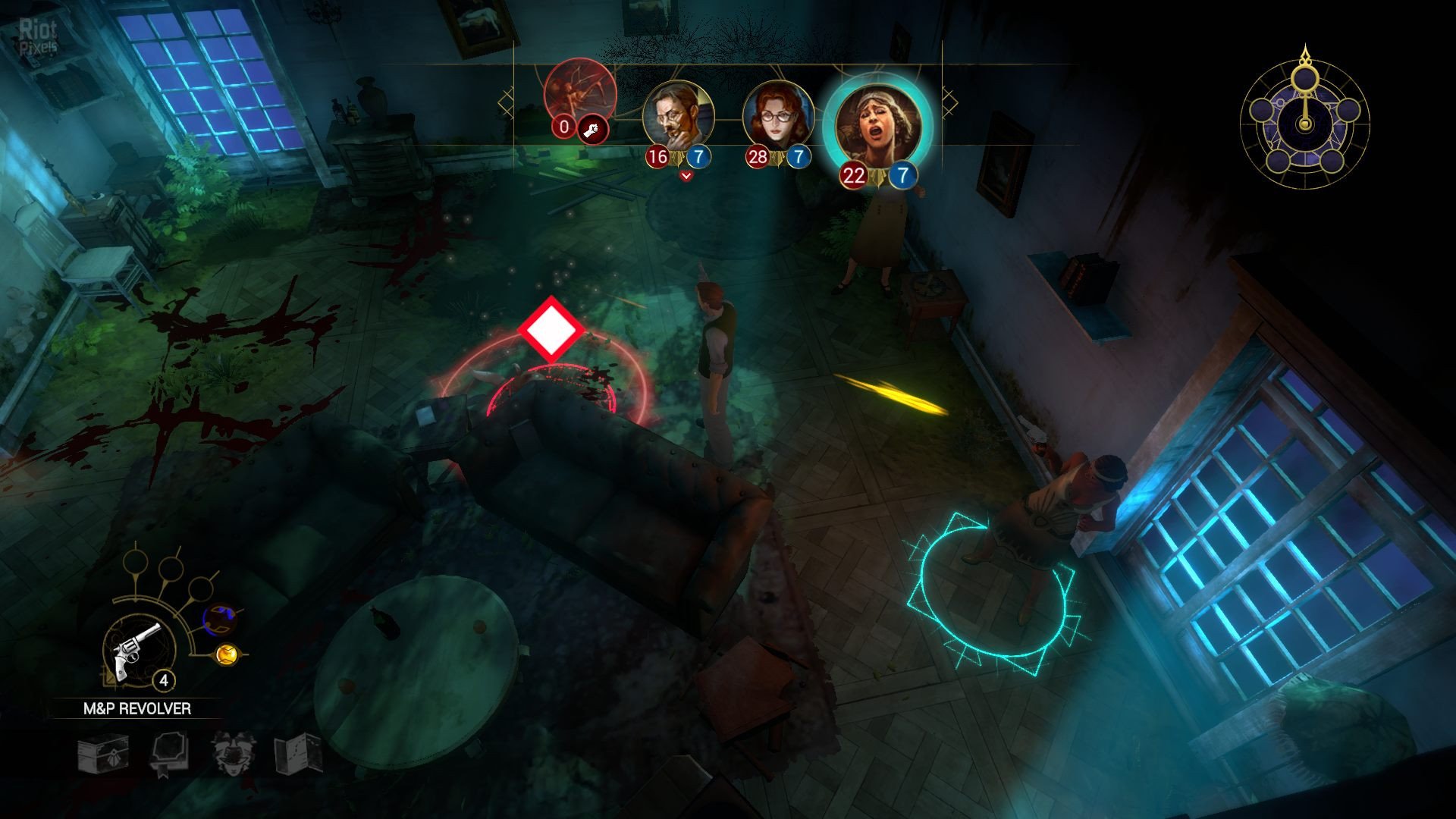This screenshot has width=1456, height=819.
Task: Select the highlighted singing woman portrait
Action: click(877, 125)
